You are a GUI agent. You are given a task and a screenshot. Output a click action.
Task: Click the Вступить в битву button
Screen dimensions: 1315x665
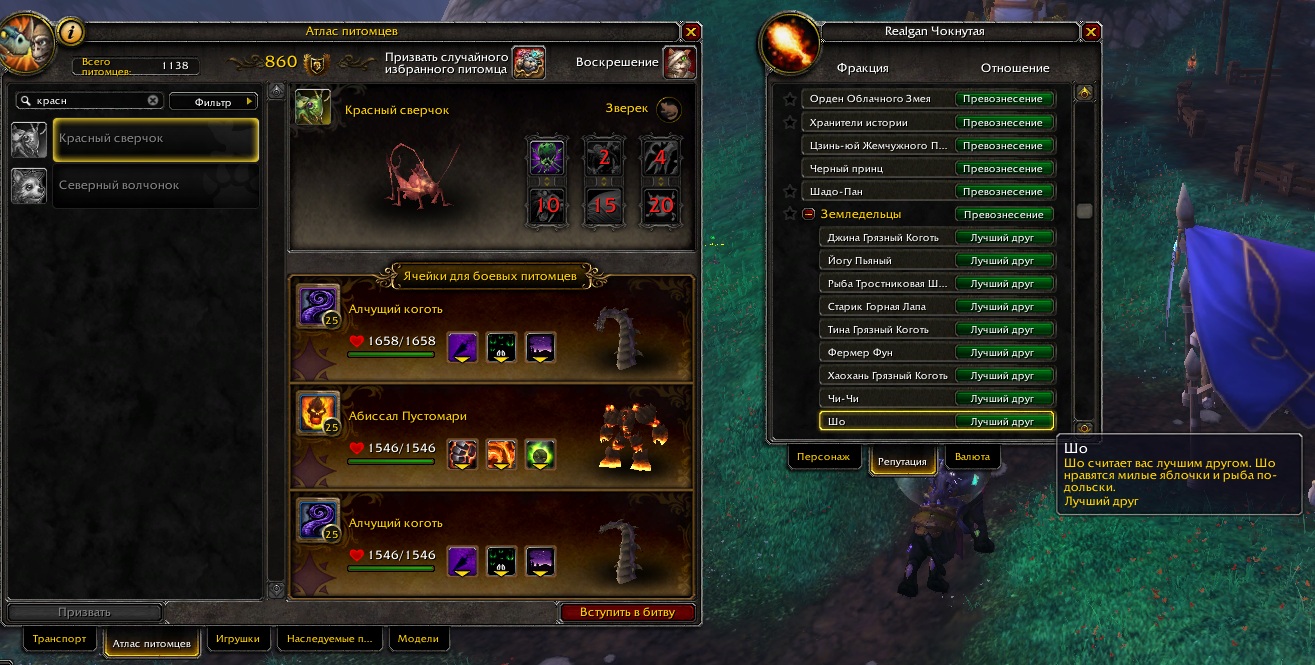pyautogui.click(x=626, y=612)
